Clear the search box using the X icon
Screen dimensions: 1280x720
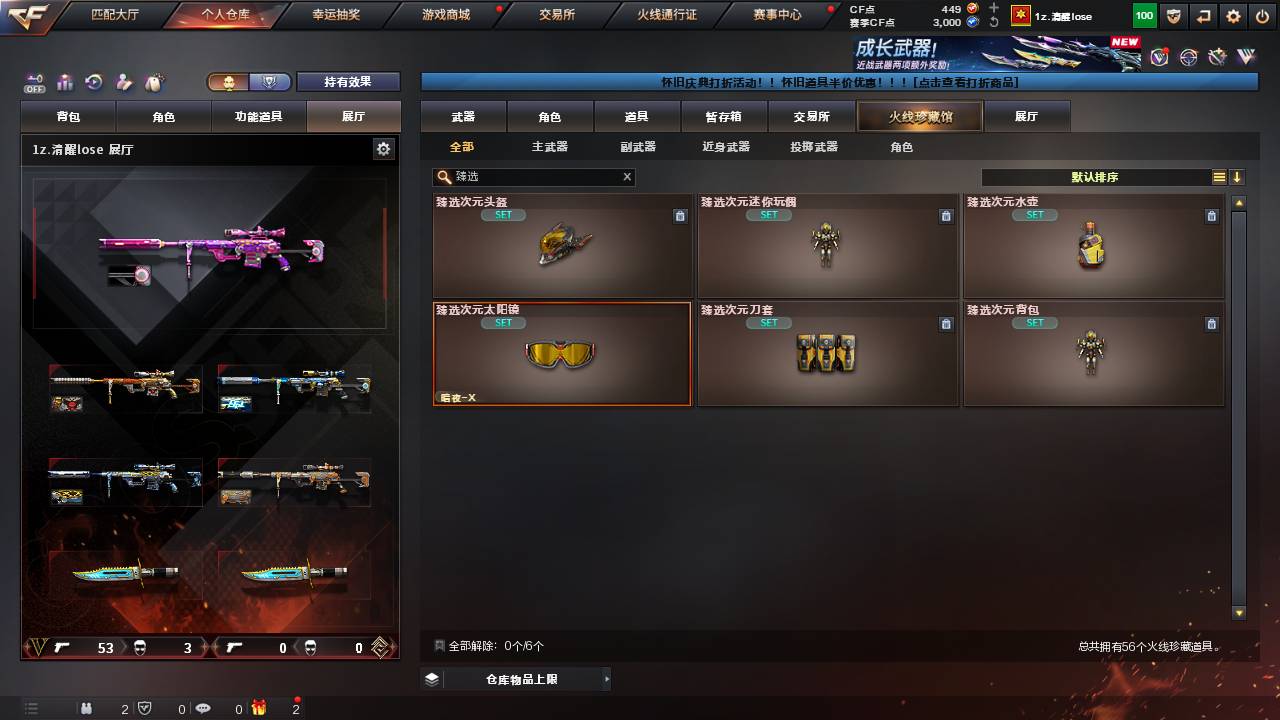(627, 177)
